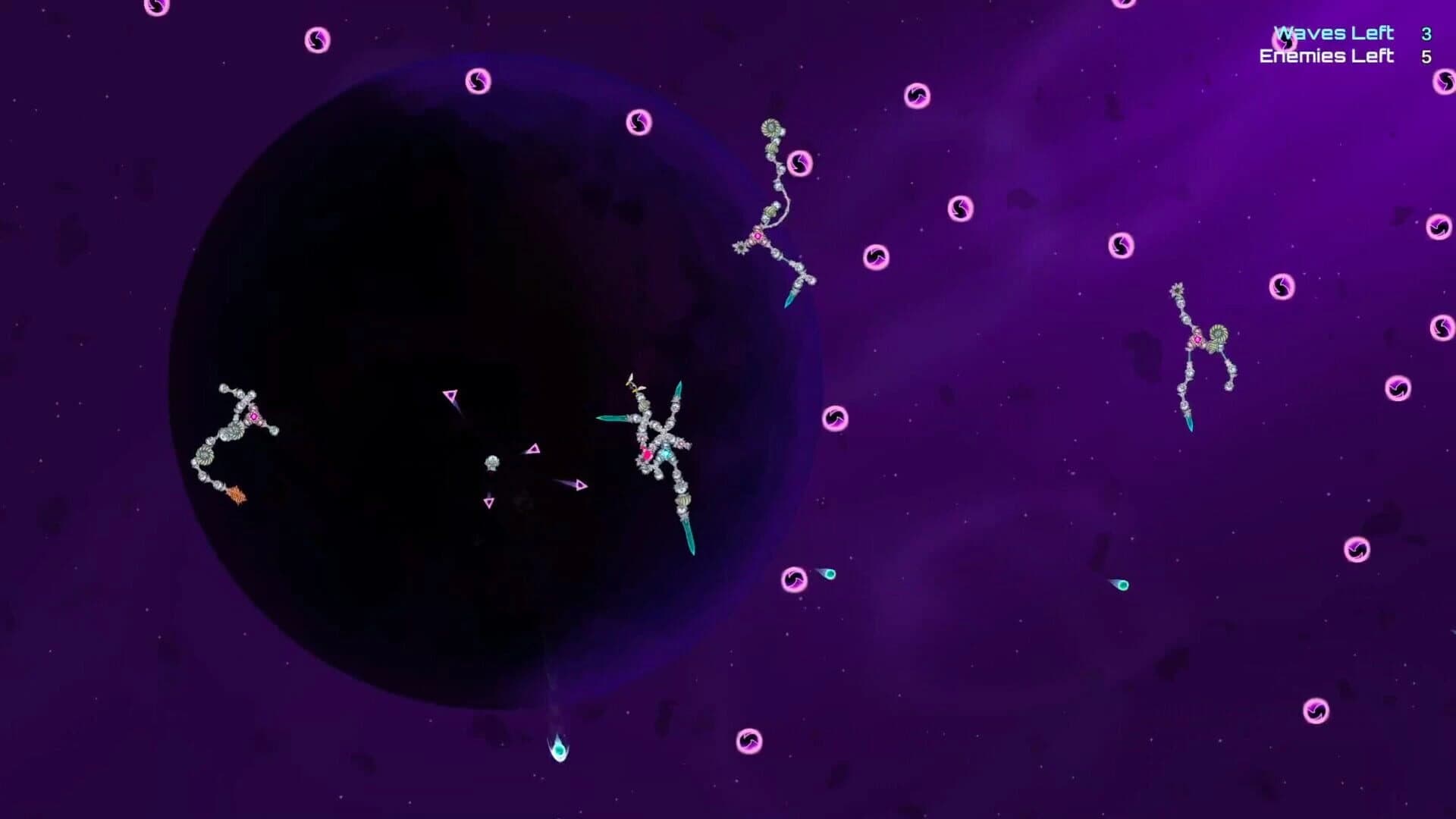Select the small gray orb at screen center
This screenshot has height=819, width=1456.
point(492,462)
